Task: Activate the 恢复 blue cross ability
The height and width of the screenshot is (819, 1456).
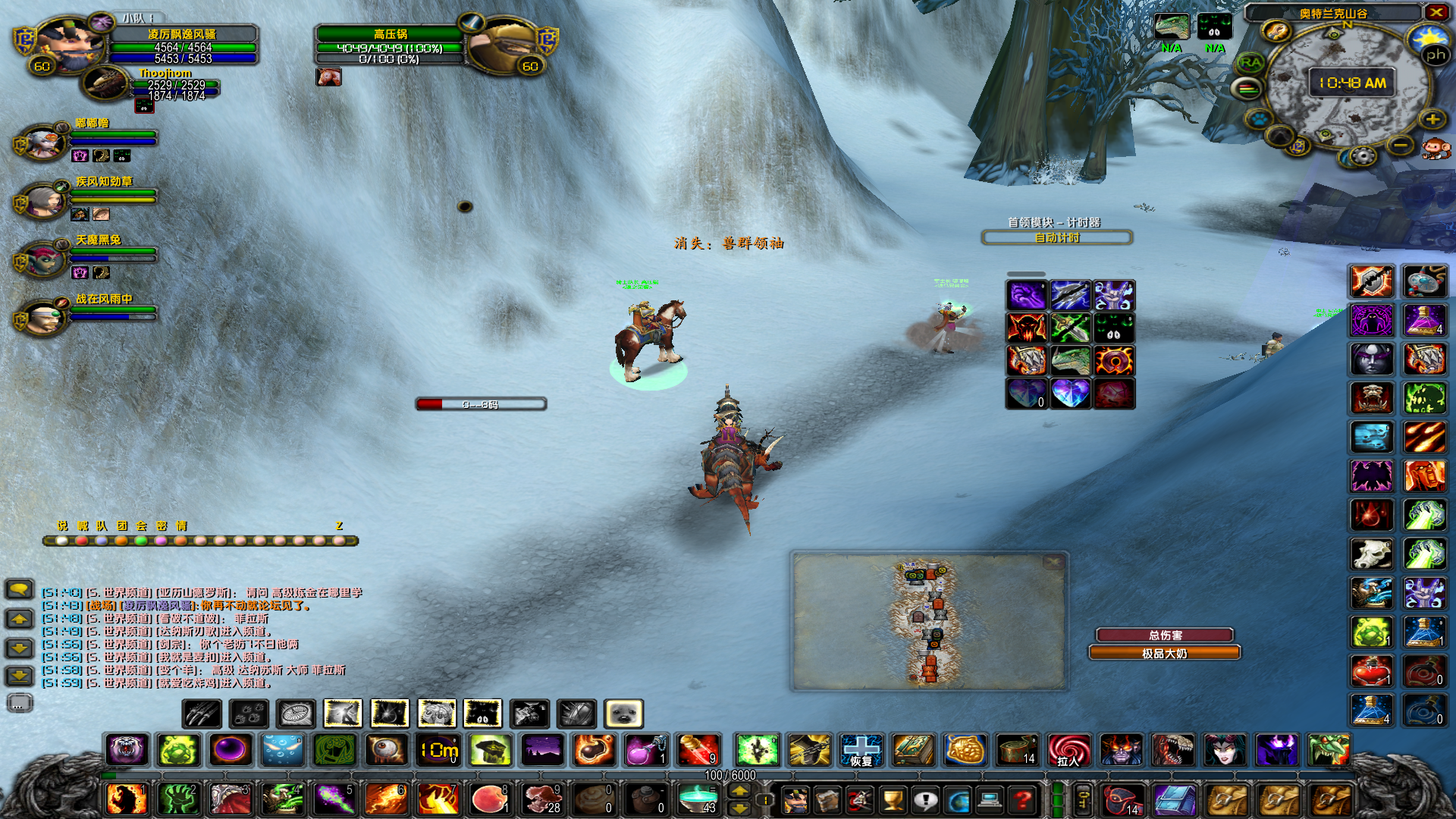Action: tap(861, 750)
